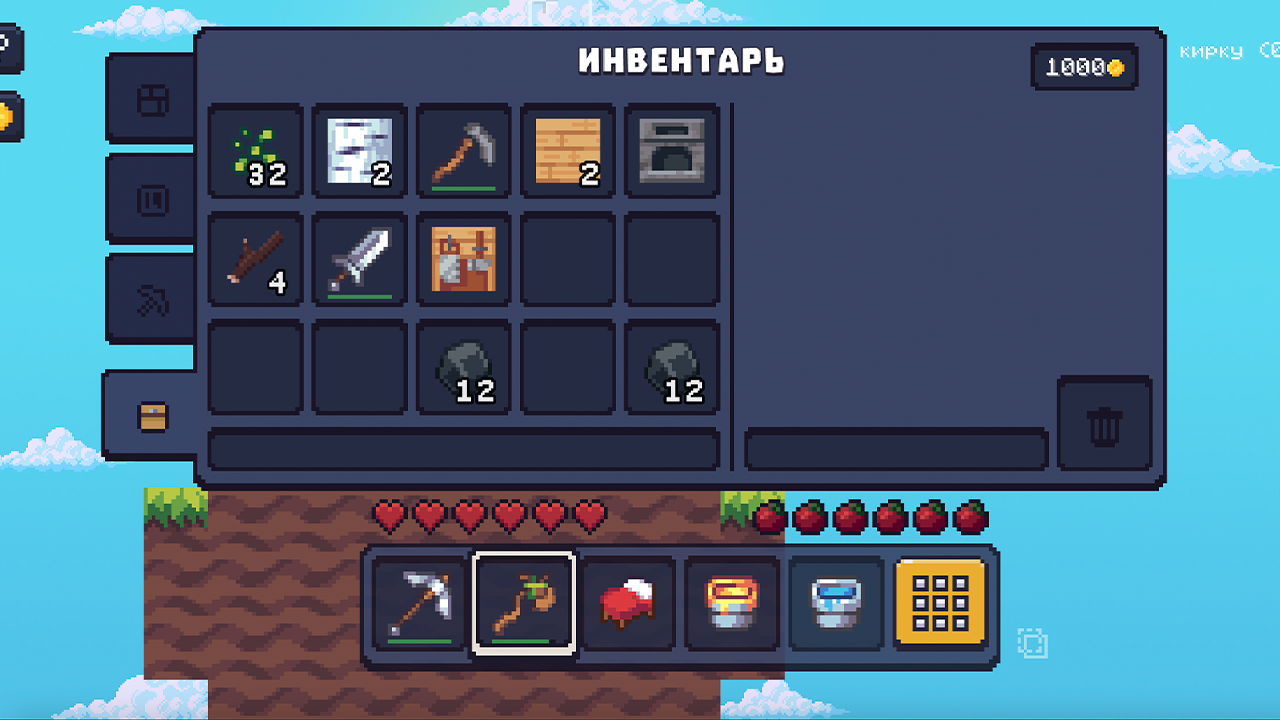This screenshot has height=720, width=1280.
Task: Click the sword item in the inventory
Action: [359, 260]
